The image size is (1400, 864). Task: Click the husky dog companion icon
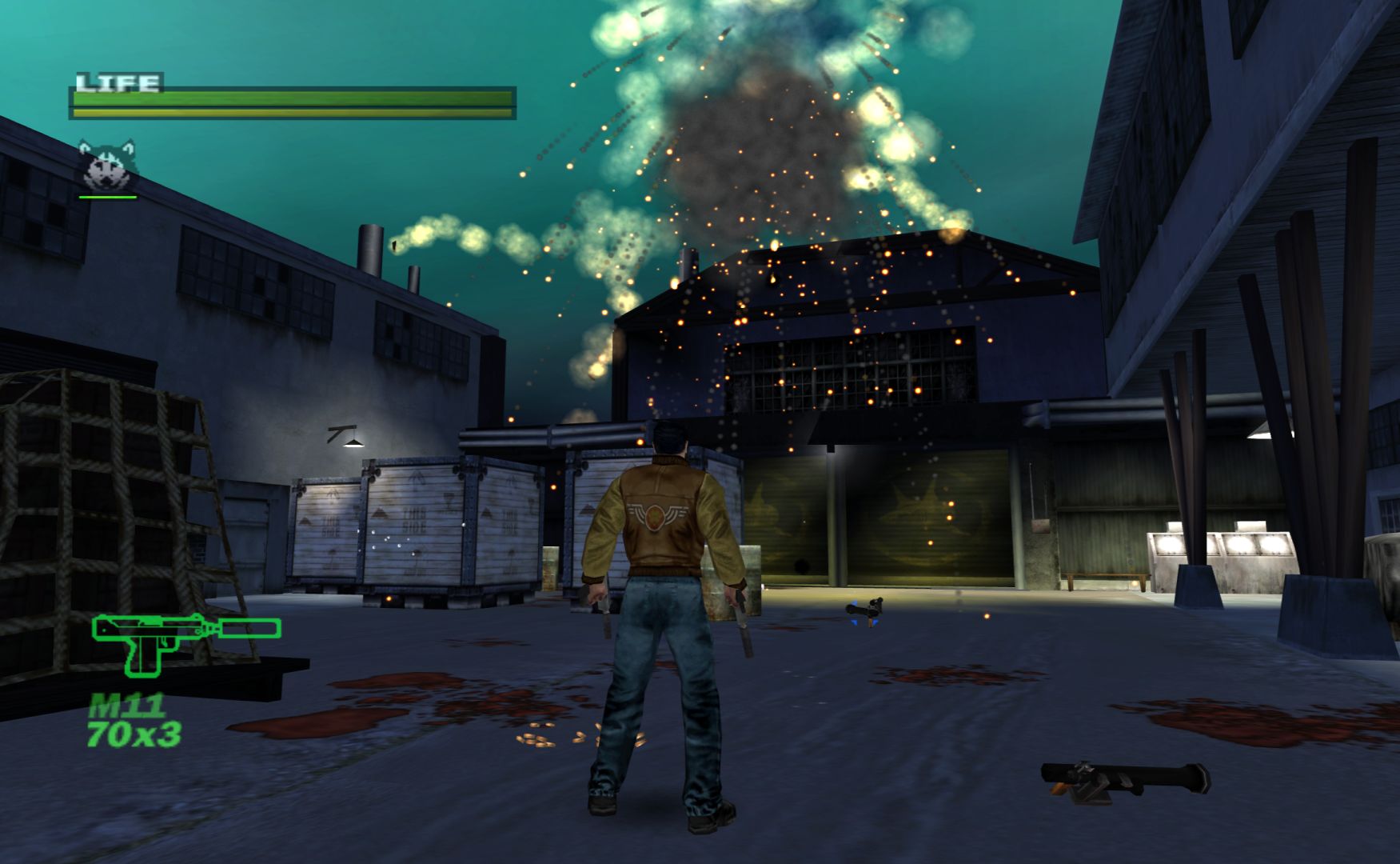[108, 165]
